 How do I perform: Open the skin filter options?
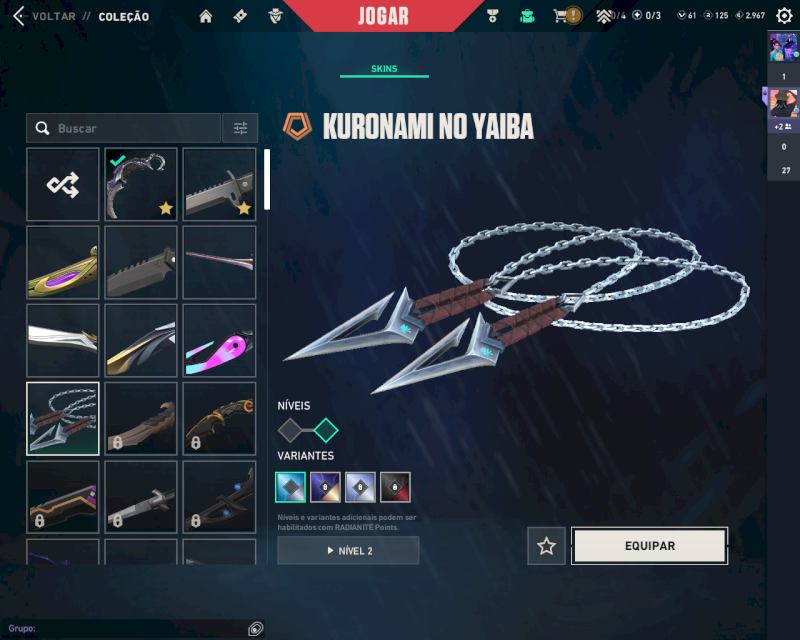click(x=240, y=128)
